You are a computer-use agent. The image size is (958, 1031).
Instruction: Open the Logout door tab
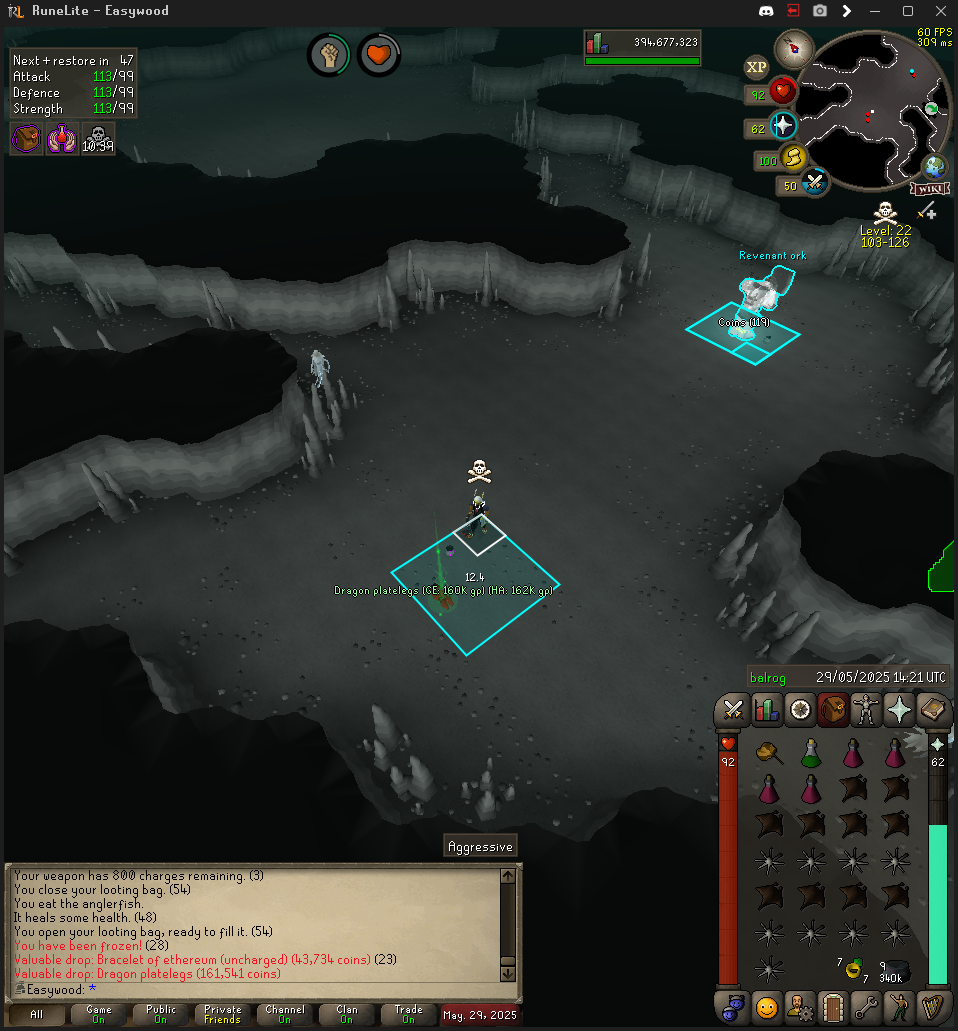coord(833,1006)
